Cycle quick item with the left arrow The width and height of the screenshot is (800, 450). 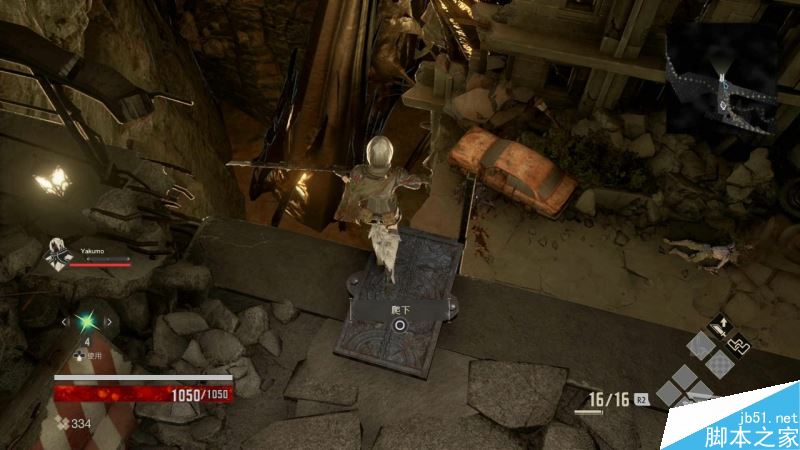pyautogui.click(x=66, y=322)
